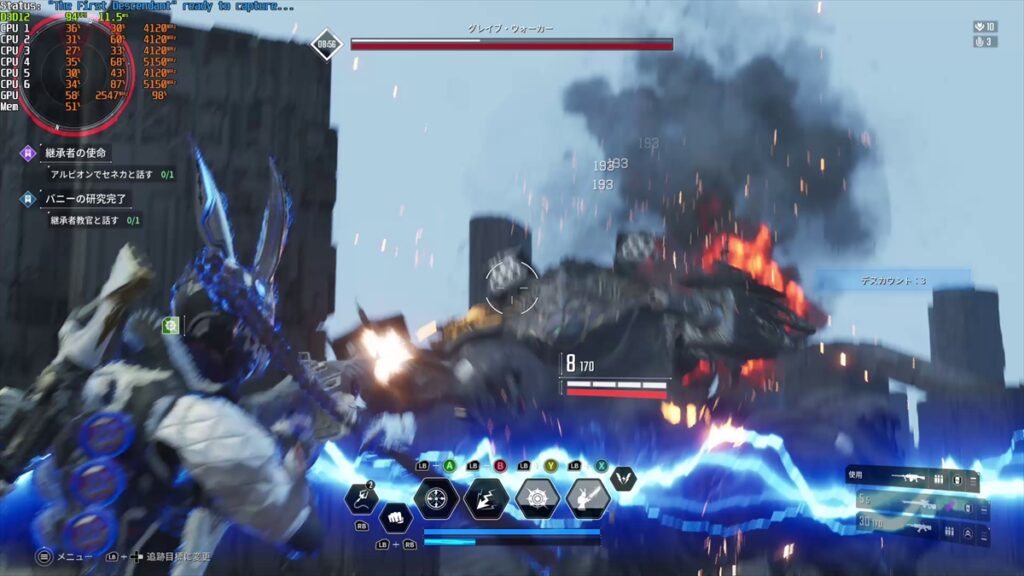Activate the grappling hook skill icon
This screenshot has height=576, width=1024.
click(361, 498)
